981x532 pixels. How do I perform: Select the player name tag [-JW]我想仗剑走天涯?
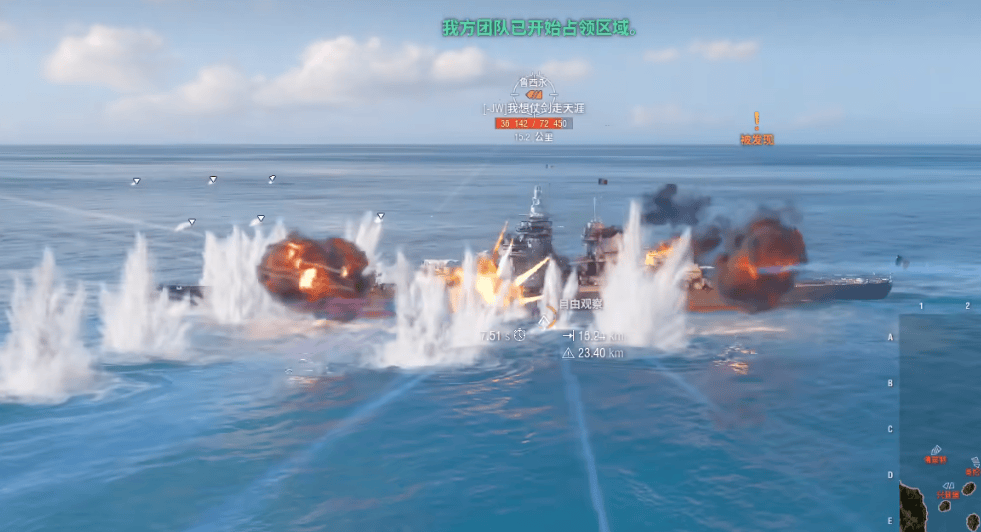[x=532, y=108]
